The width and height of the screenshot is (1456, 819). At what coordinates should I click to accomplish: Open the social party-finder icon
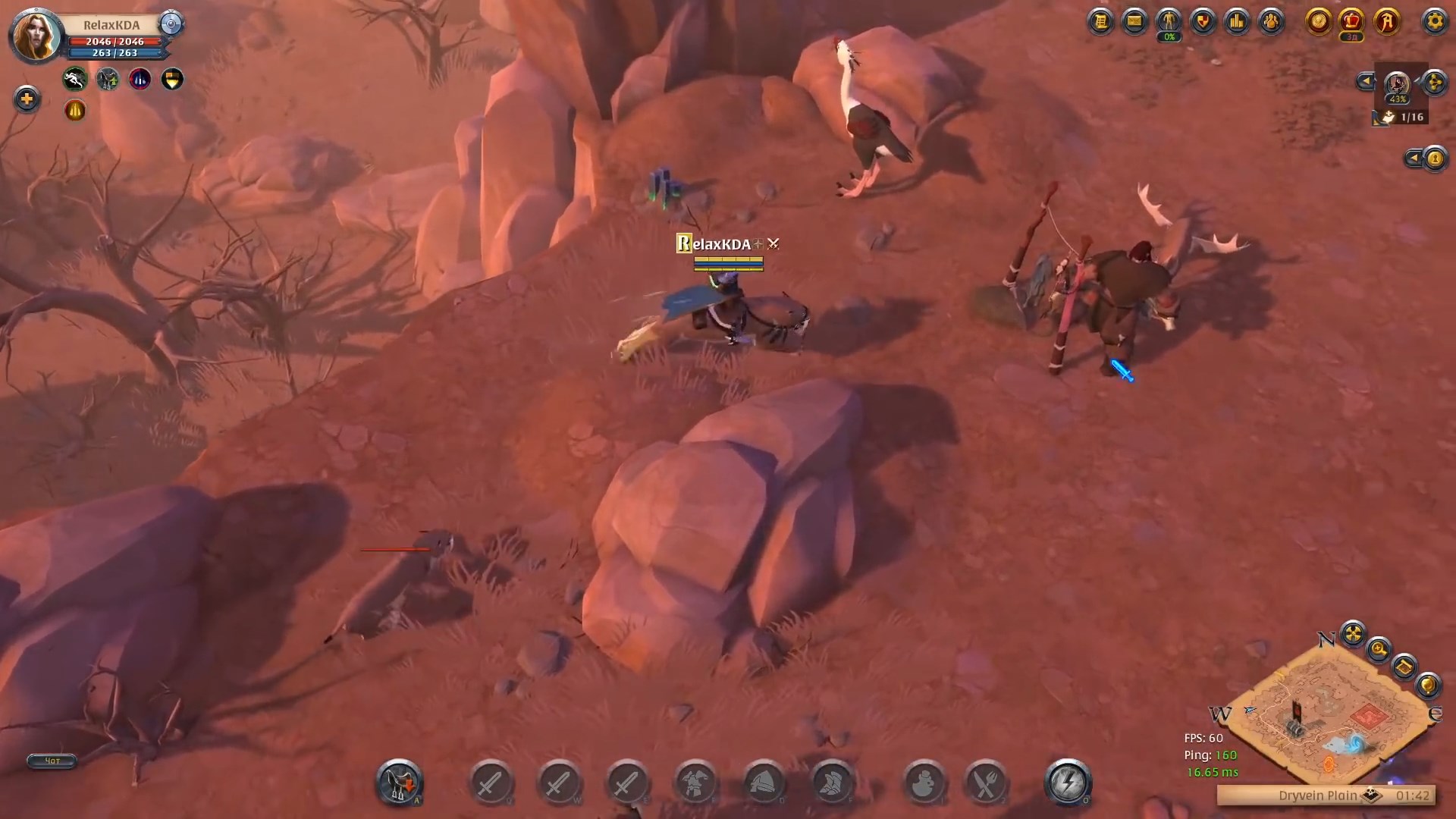point(1271,20)
